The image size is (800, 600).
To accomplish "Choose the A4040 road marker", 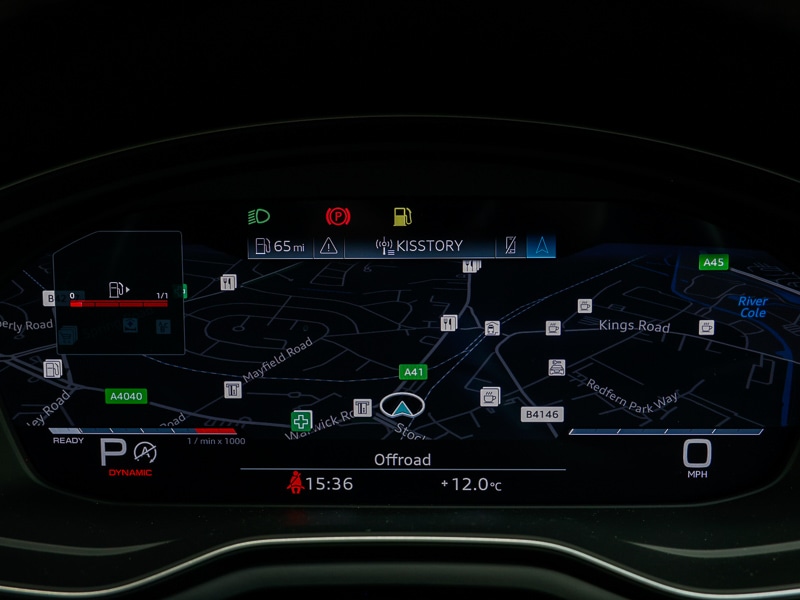I will coord(126,396).
